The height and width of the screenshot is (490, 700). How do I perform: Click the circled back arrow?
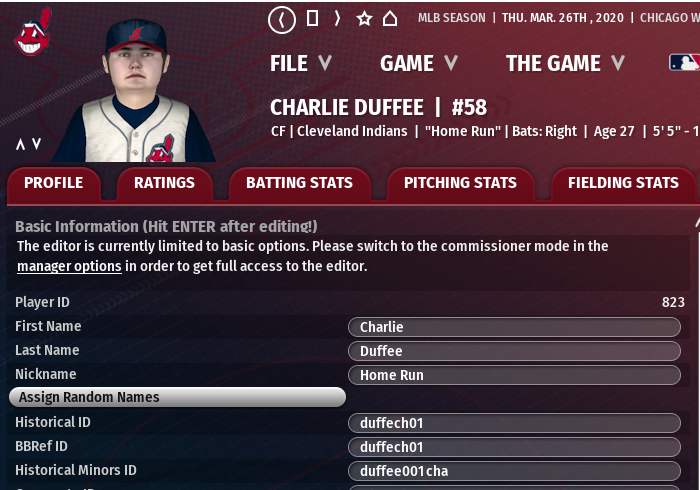tap(283, 18)
